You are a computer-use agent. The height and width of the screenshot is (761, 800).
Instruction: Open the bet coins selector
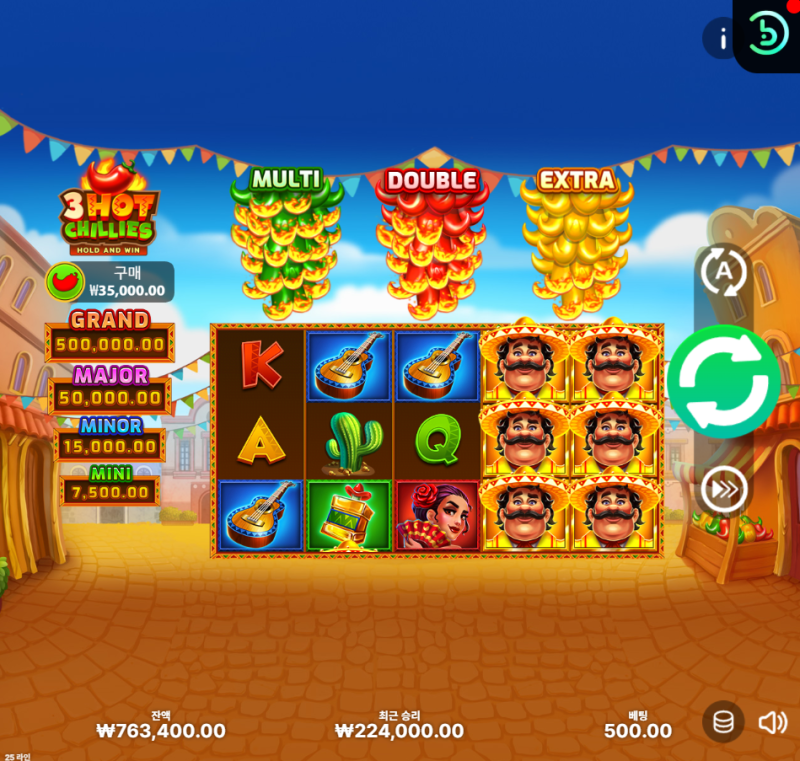point(722,721)
